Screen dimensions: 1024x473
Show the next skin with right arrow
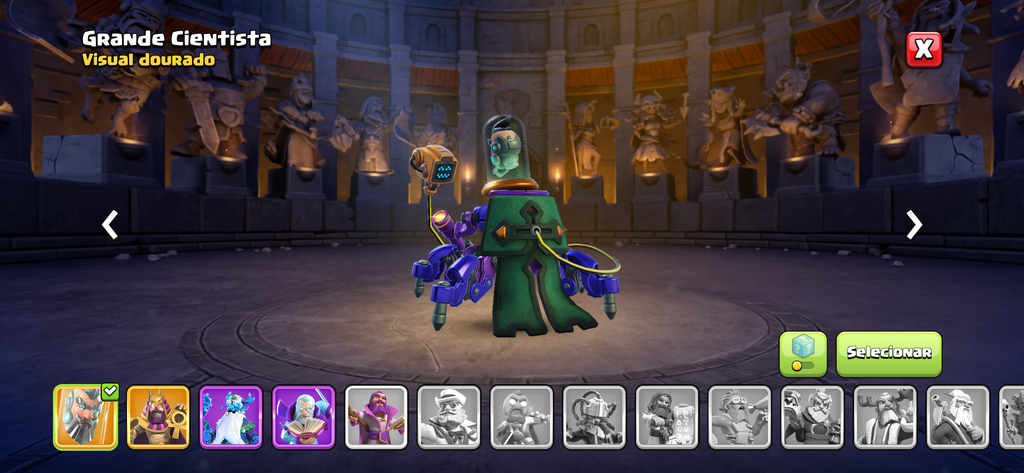pyautogui.click(x=913, y=225)
